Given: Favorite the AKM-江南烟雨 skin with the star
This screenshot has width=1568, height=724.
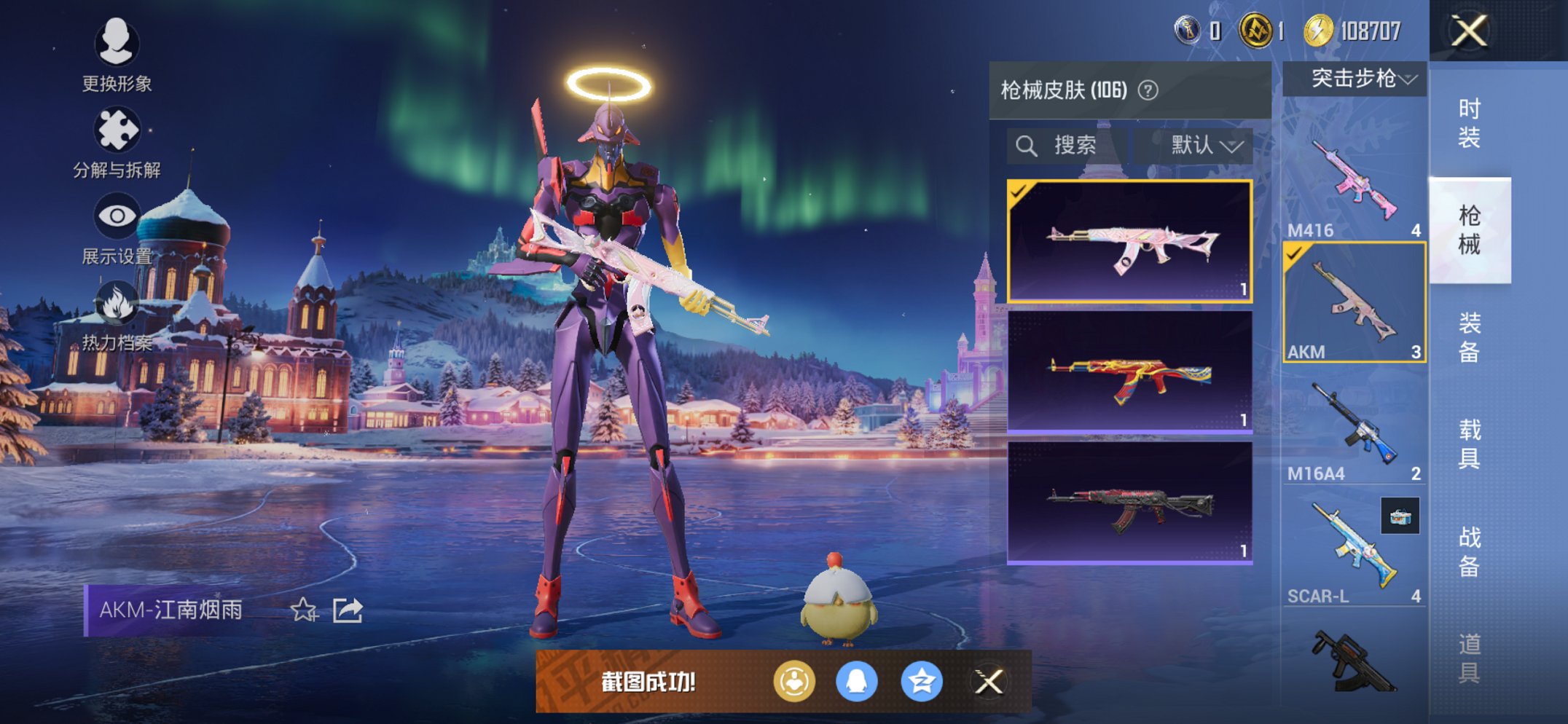Looking at the screenshot, I should point(304,610).
